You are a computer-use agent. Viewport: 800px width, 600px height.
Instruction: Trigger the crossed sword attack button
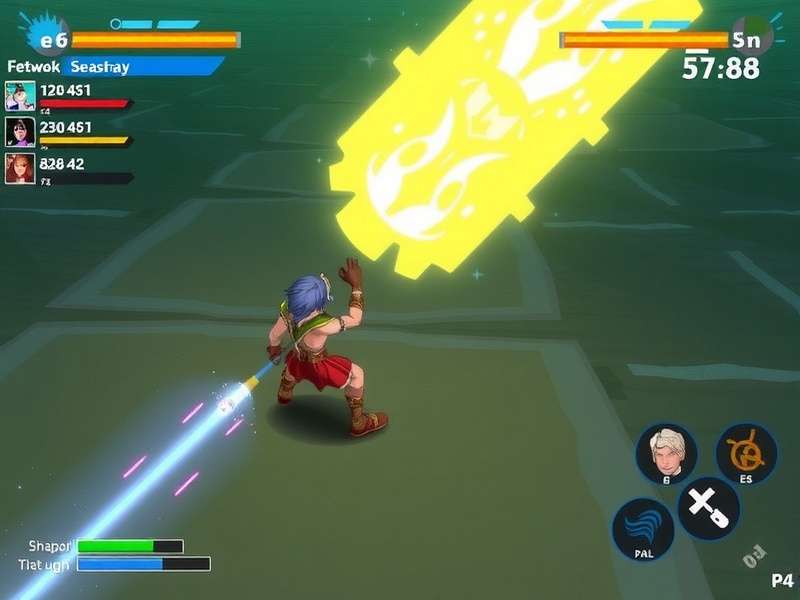tap(708, 508)
